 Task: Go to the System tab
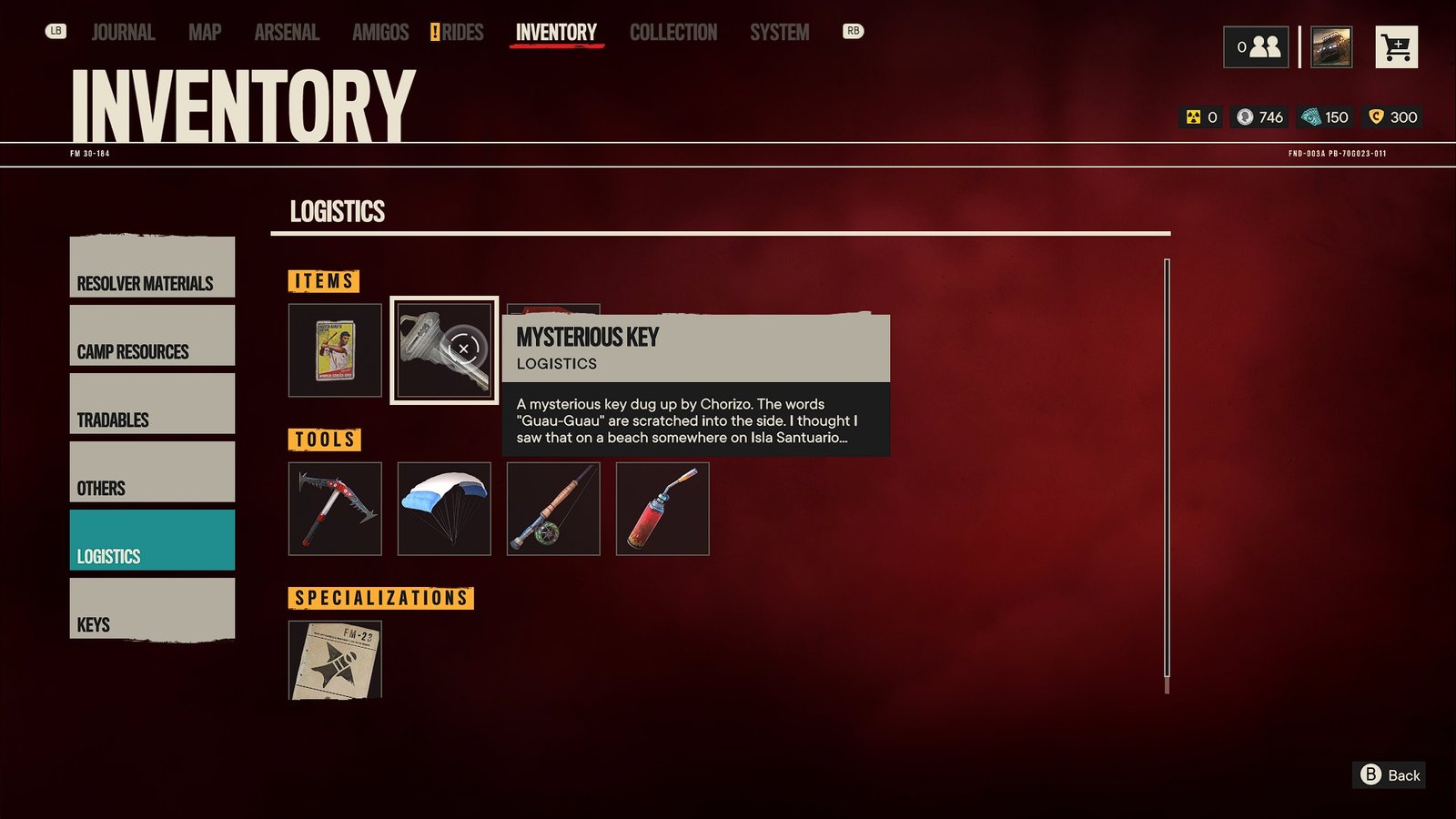pyautogui.click(x=779, y=33)
